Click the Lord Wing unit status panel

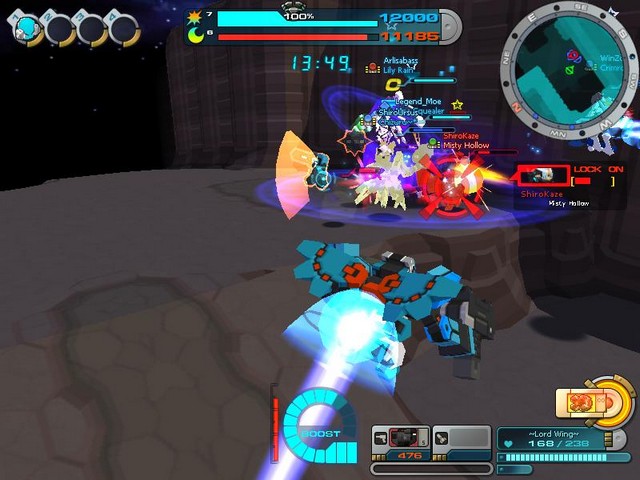click(549, 438)
